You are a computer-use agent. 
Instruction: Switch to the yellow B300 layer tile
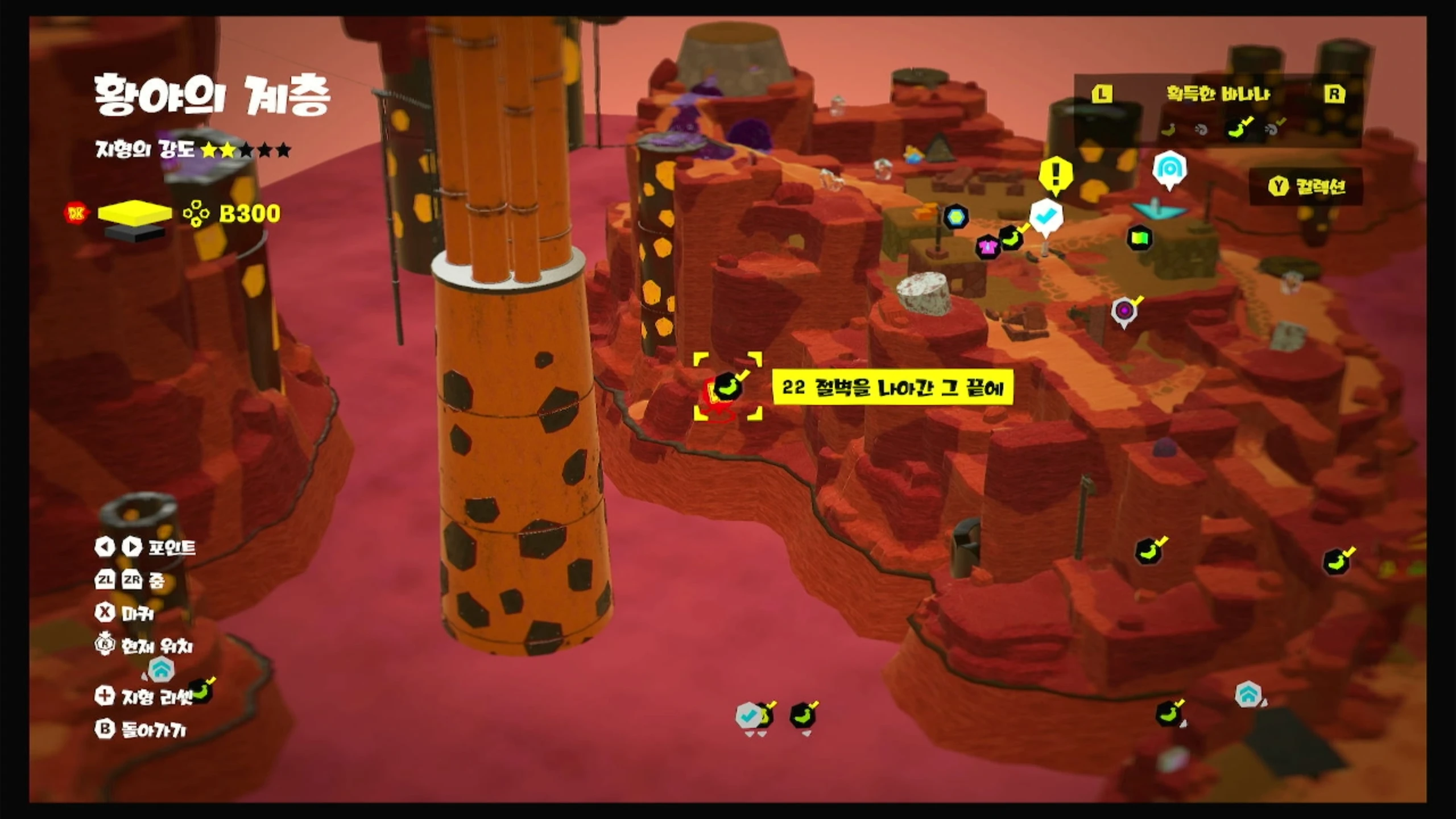135,212
